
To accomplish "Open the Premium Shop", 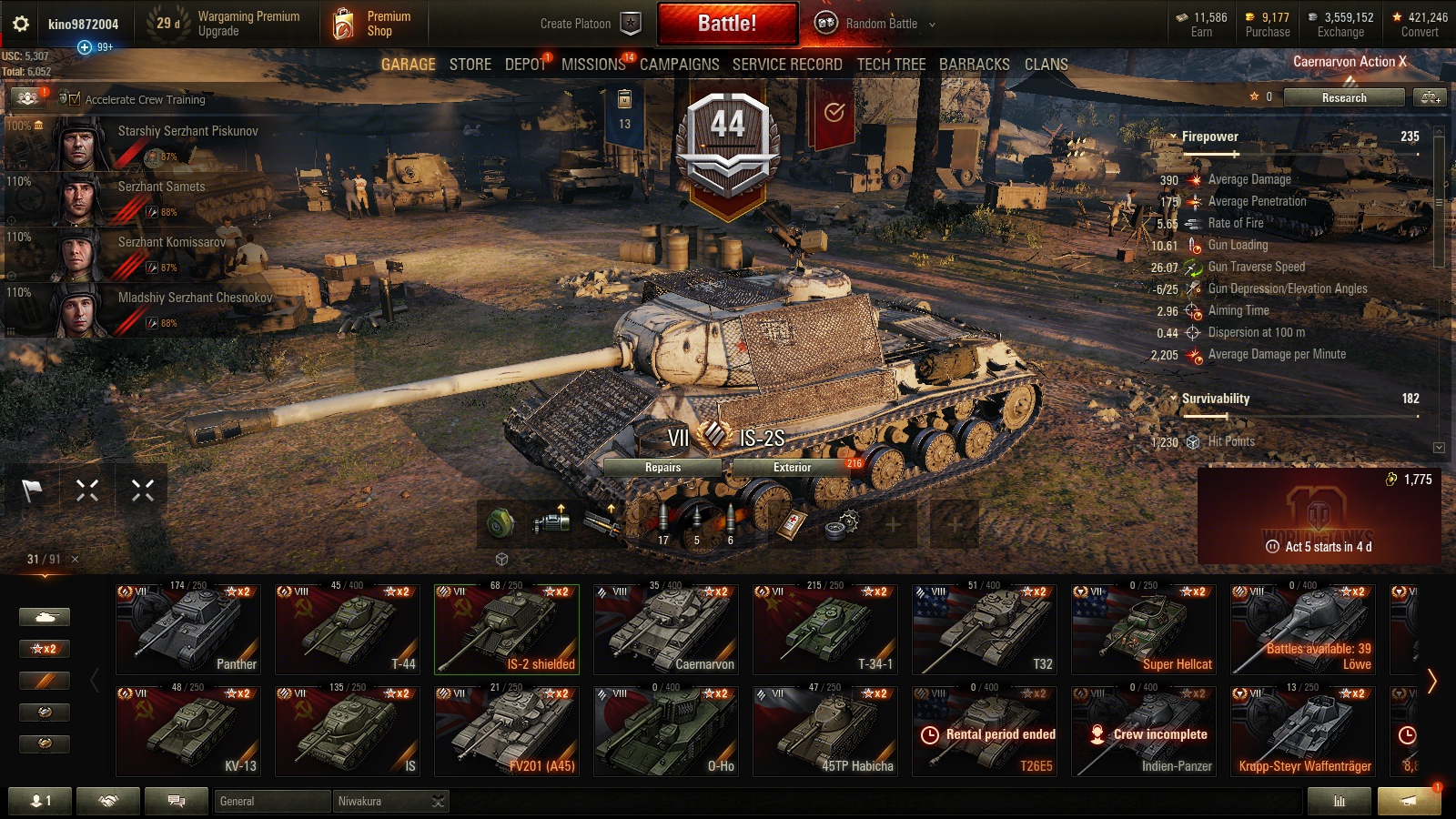I will click(x=373, y=24).
